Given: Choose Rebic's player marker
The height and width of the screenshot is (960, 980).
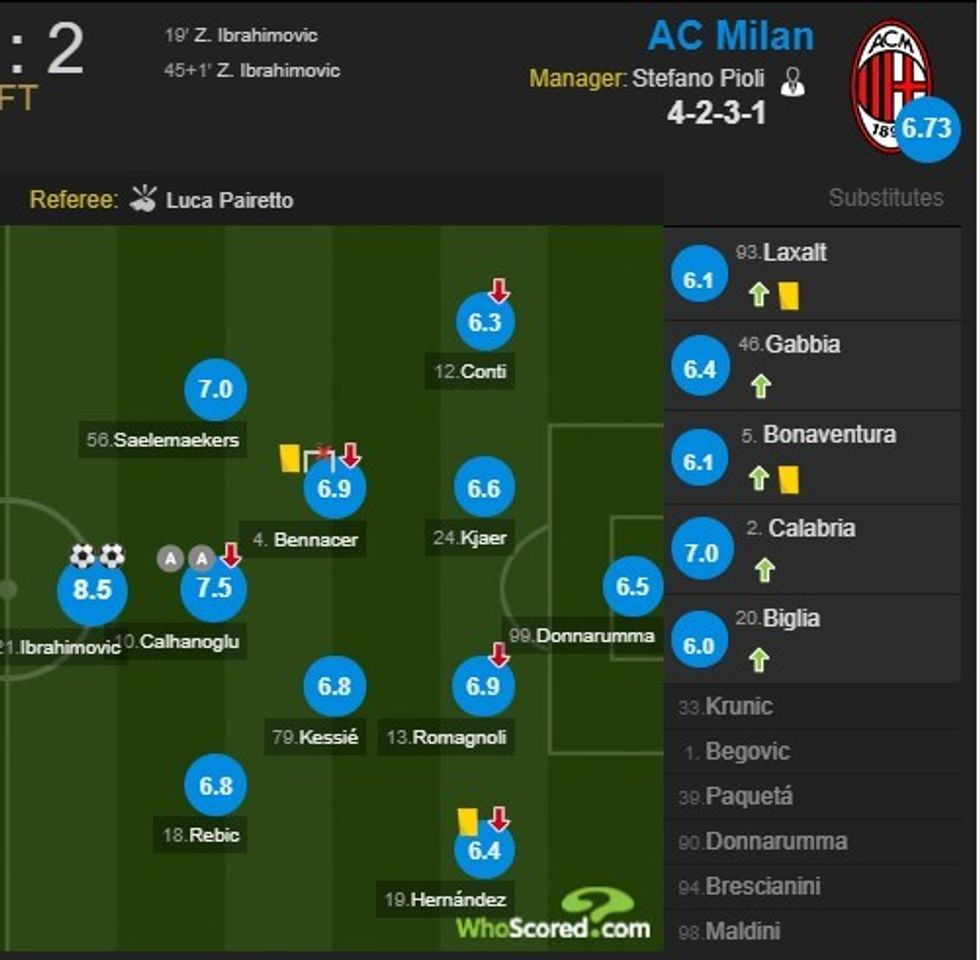Looking at the screenshot, I should coord(215,786).
